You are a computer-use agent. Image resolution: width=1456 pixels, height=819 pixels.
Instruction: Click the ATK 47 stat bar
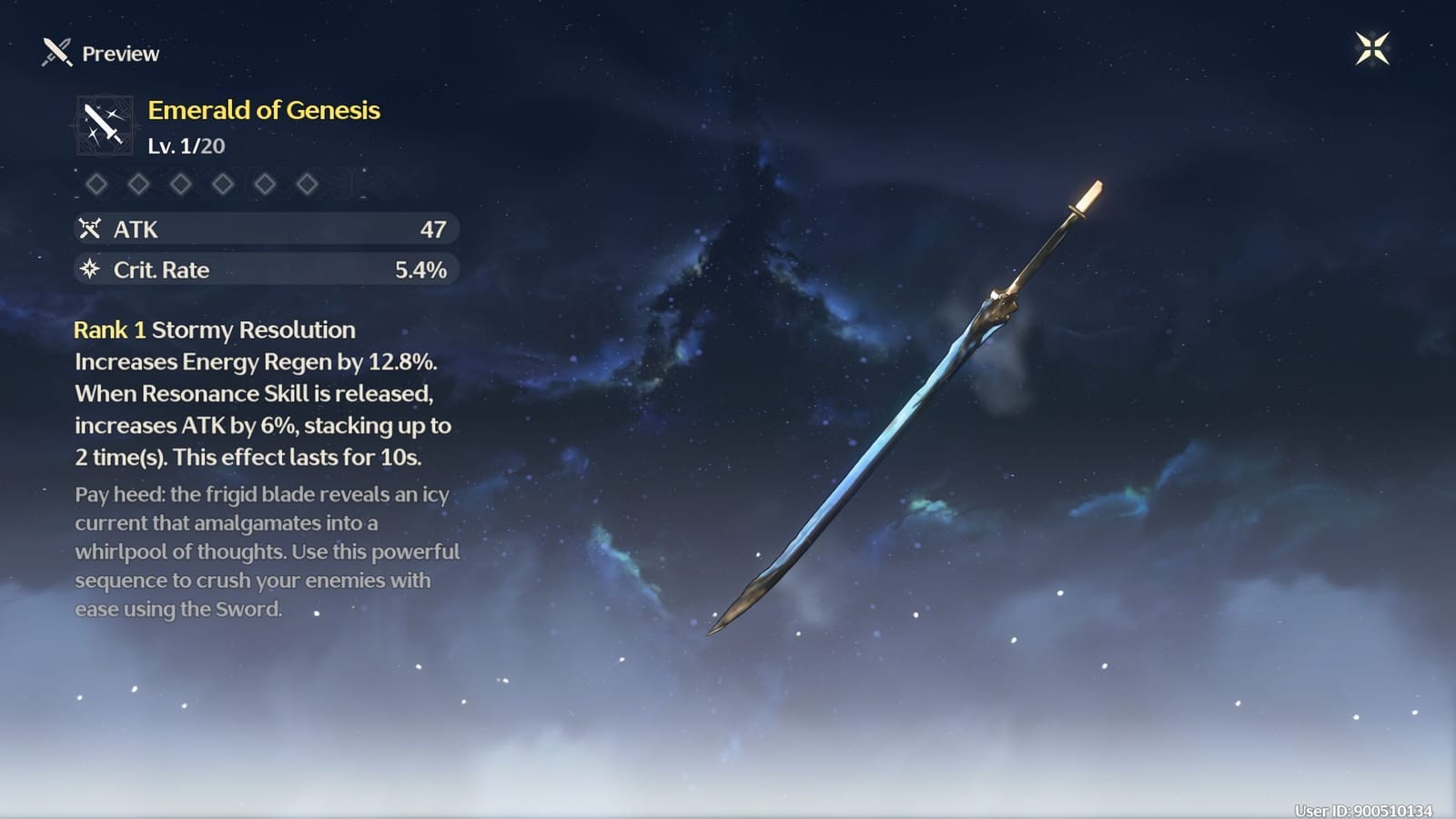[266, 229]
